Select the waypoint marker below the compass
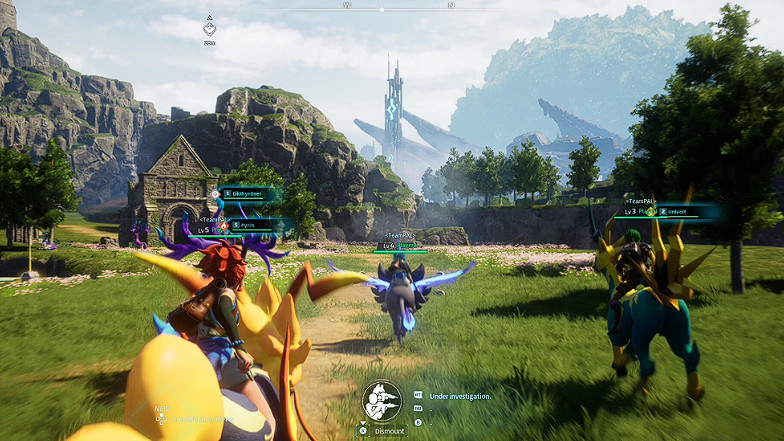The height and width of the screenshot is (441, 784). click(x=209, y=29)
